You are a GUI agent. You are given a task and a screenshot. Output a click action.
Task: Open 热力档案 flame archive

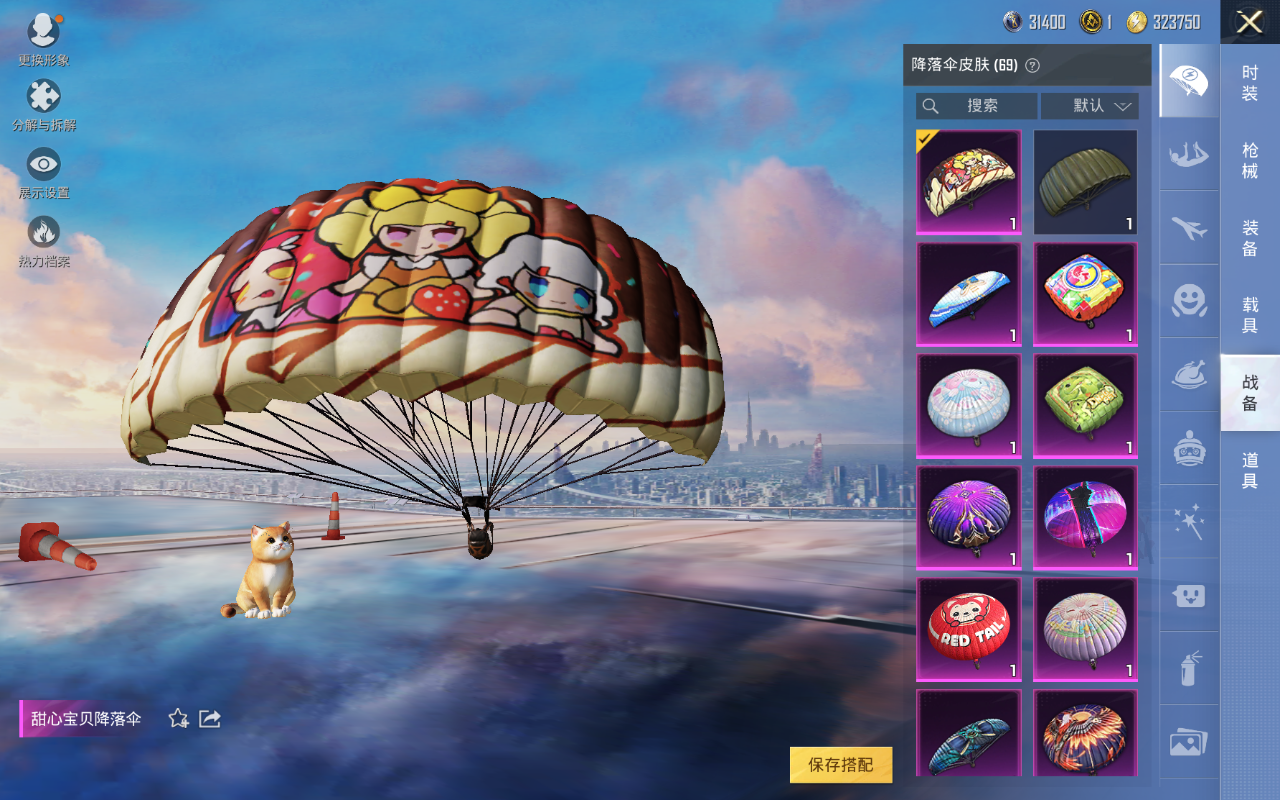[44, 240]
